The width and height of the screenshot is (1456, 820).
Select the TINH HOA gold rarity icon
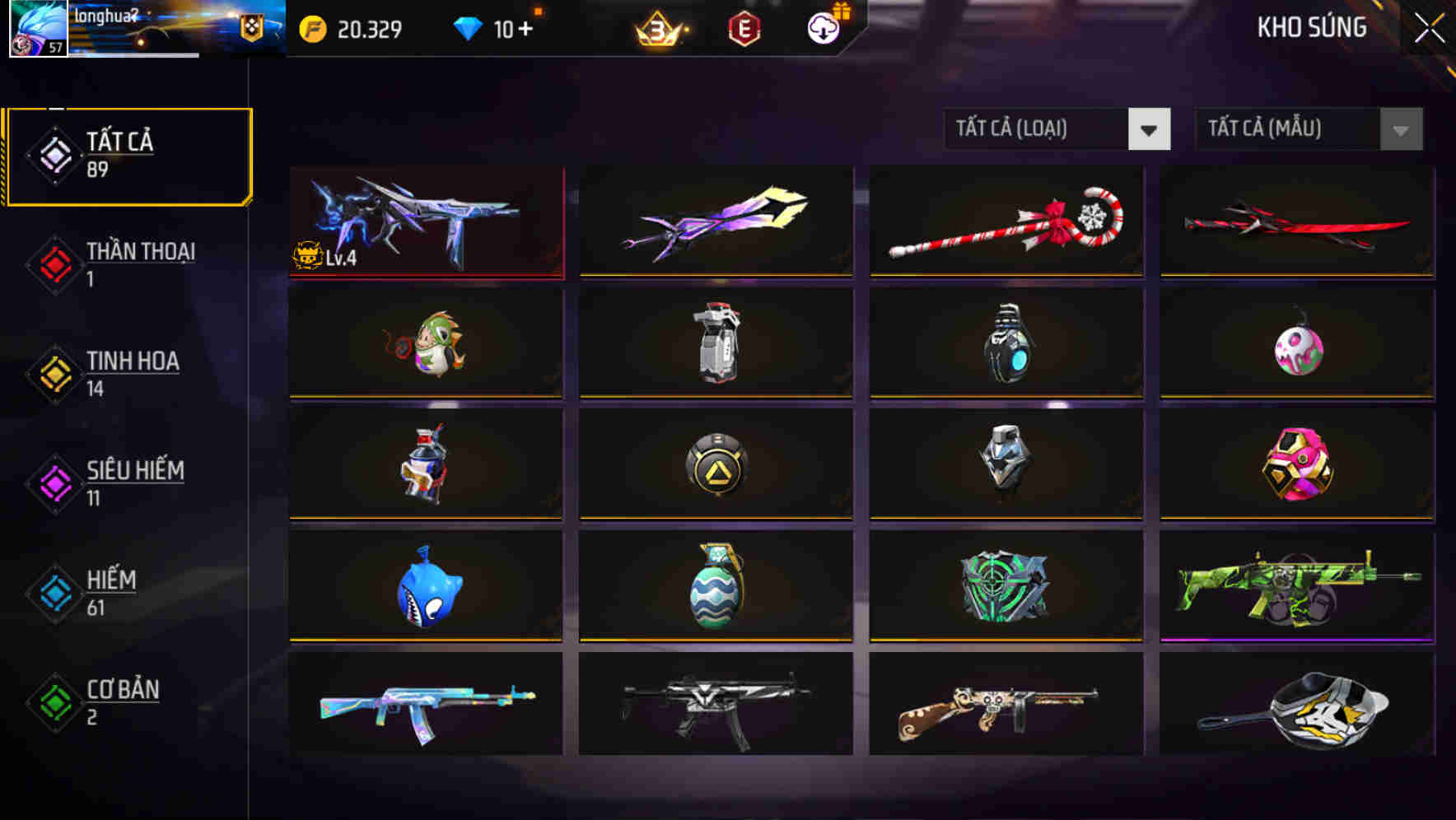[53, 375]
